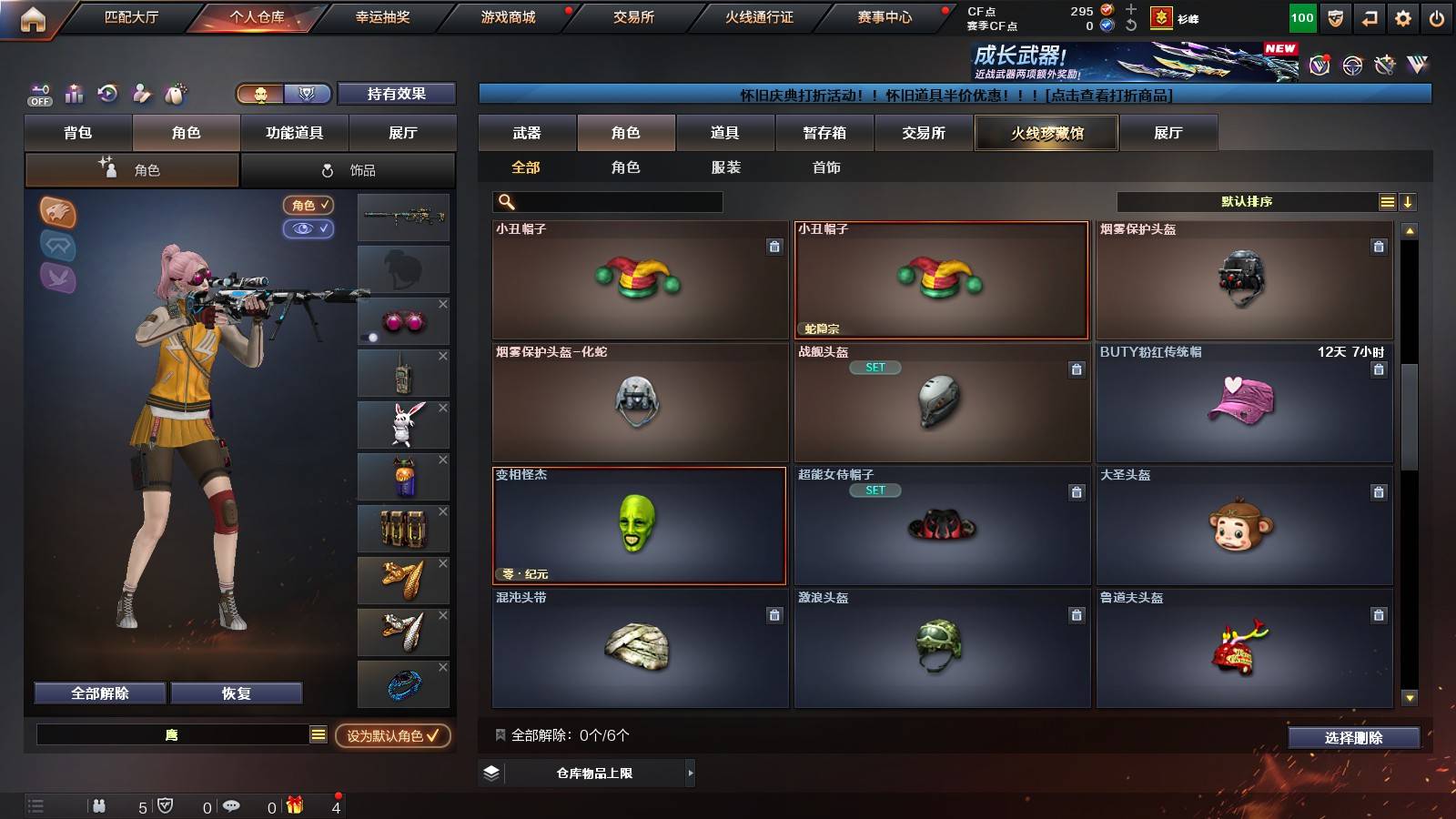Click the 选择删除 button at bottom-right

(1354, 738)
